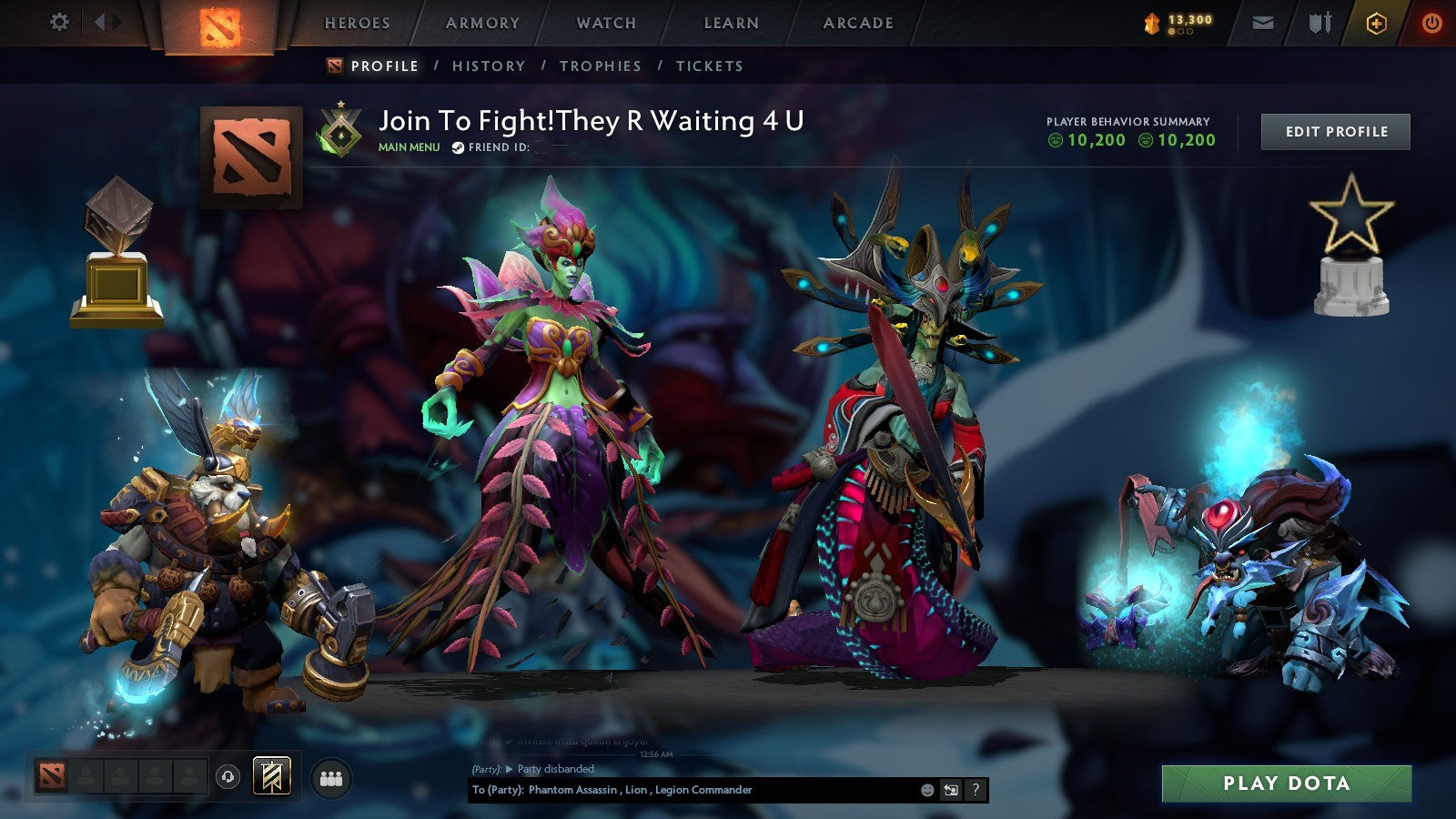Switch to the History tab
The width and height of the screenshot is (1456, 819).
490,66
